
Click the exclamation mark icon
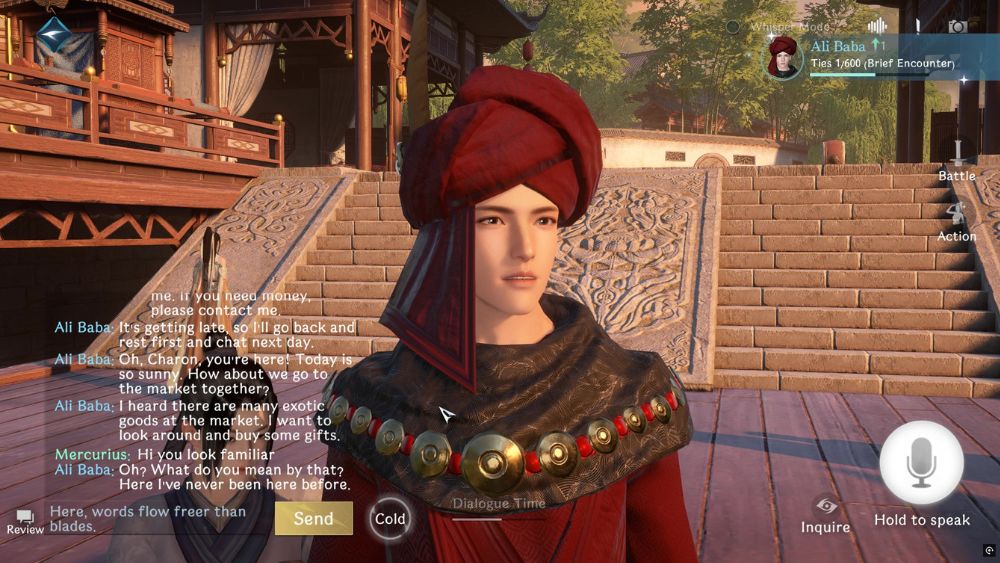point(918,27)
